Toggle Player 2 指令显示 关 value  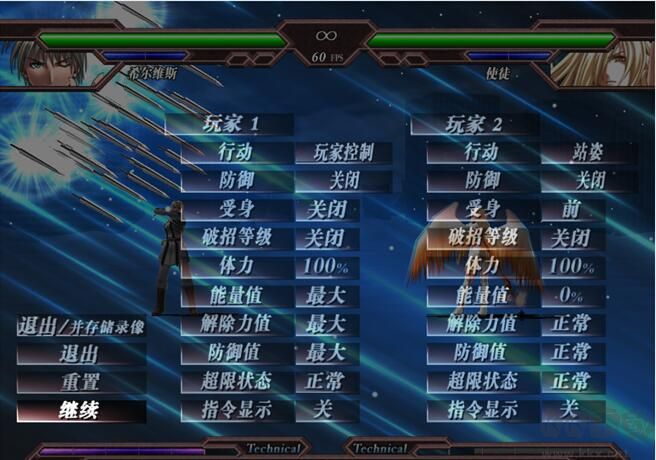pyautogui.click(x=570, y=410)
